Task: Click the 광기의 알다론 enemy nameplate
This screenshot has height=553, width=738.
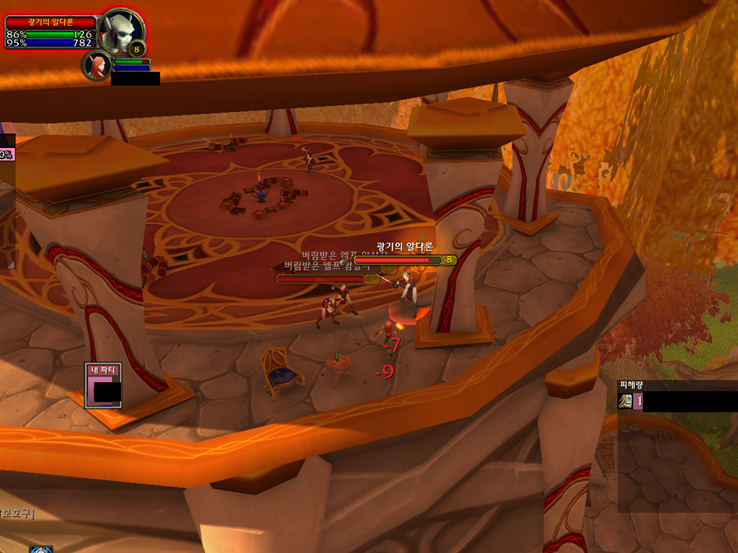Action: 412,260
